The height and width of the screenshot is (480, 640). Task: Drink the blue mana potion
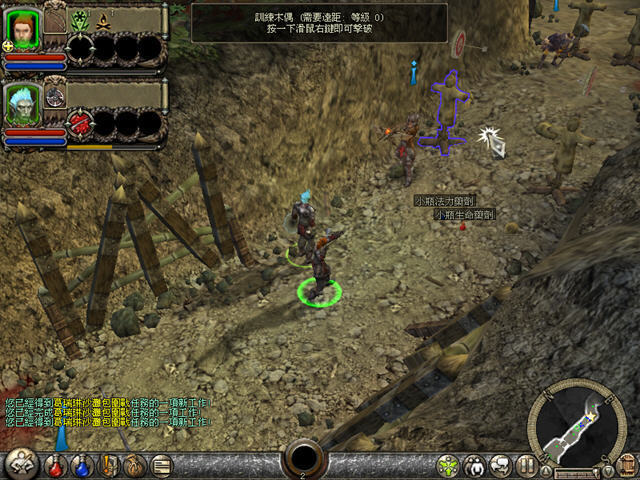click(x=83, y=465)
